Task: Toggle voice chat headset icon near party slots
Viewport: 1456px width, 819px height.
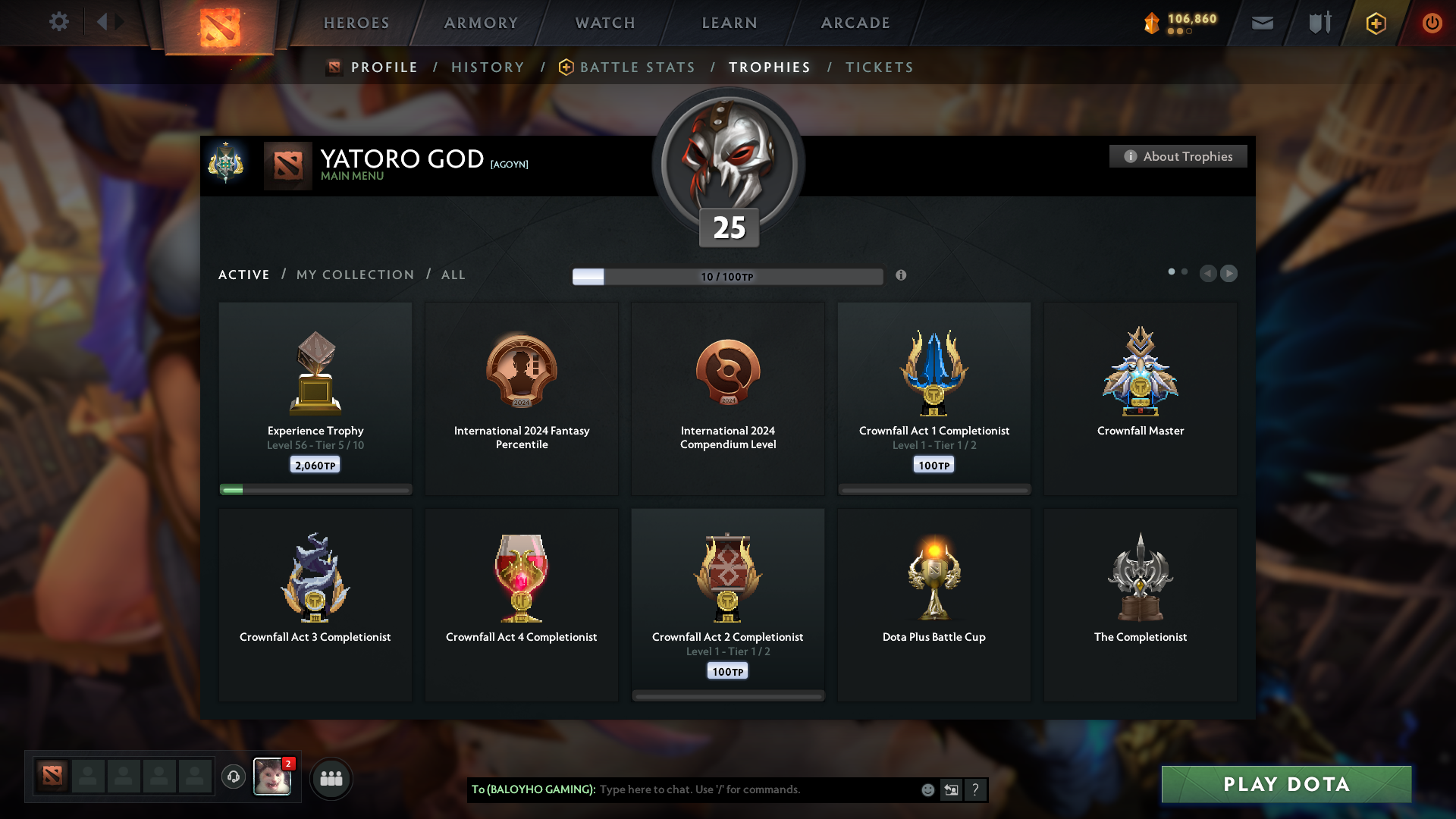Action: [234, 777]
